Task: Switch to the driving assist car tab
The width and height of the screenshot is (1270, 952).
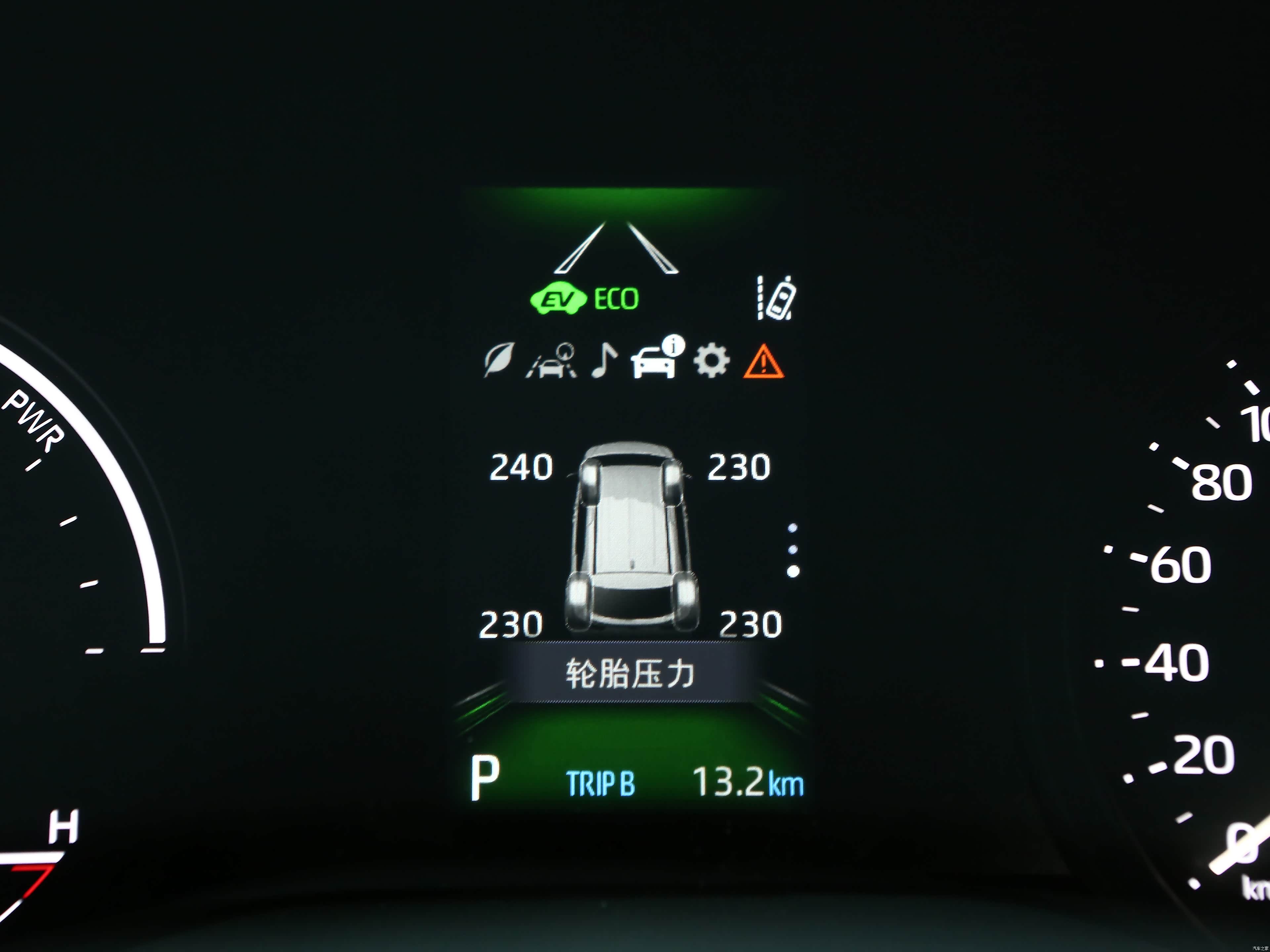Action: (x=551, y=361)
